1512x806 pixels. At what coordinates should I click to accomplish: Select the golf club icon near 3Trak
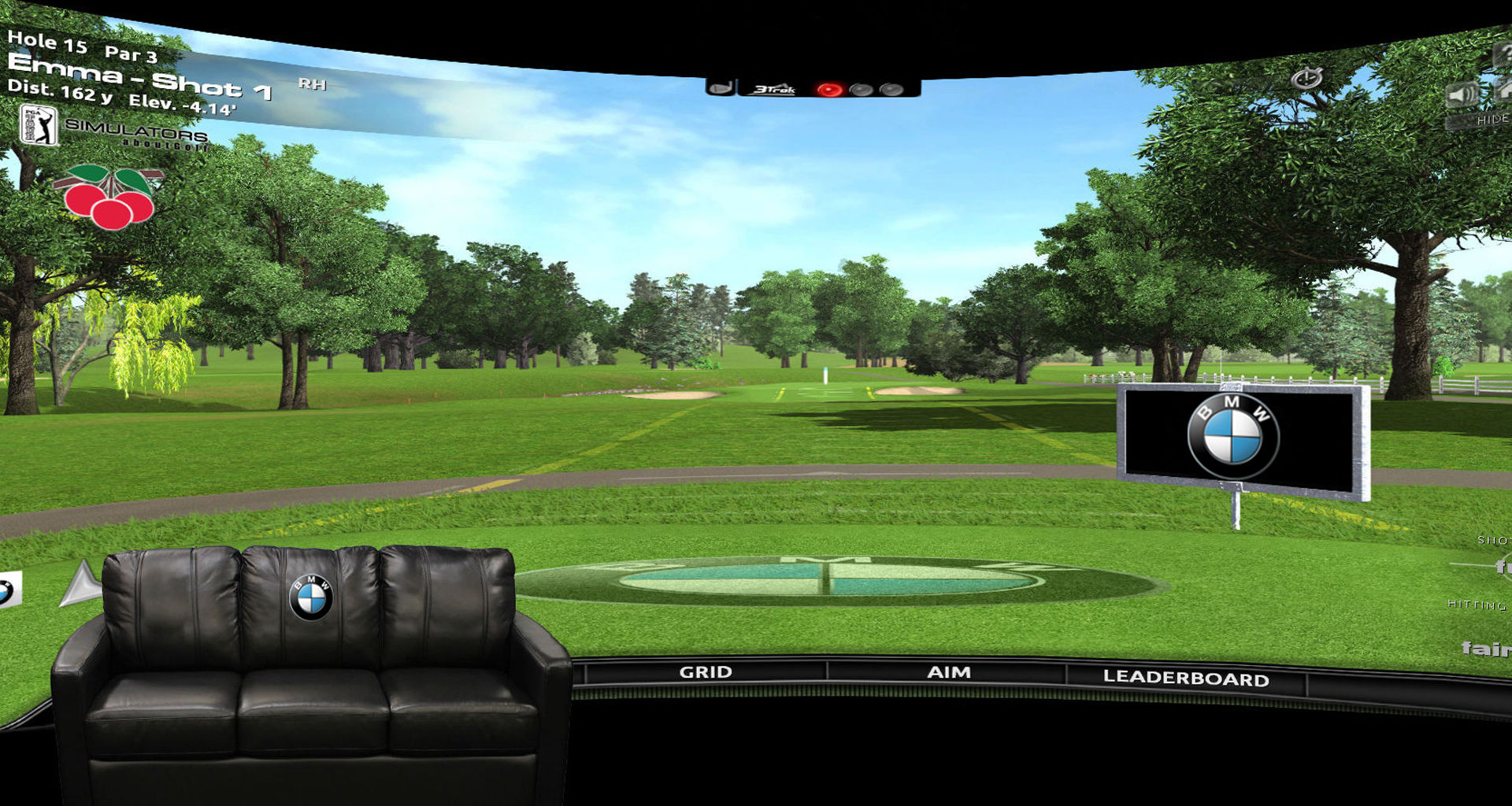721,89
